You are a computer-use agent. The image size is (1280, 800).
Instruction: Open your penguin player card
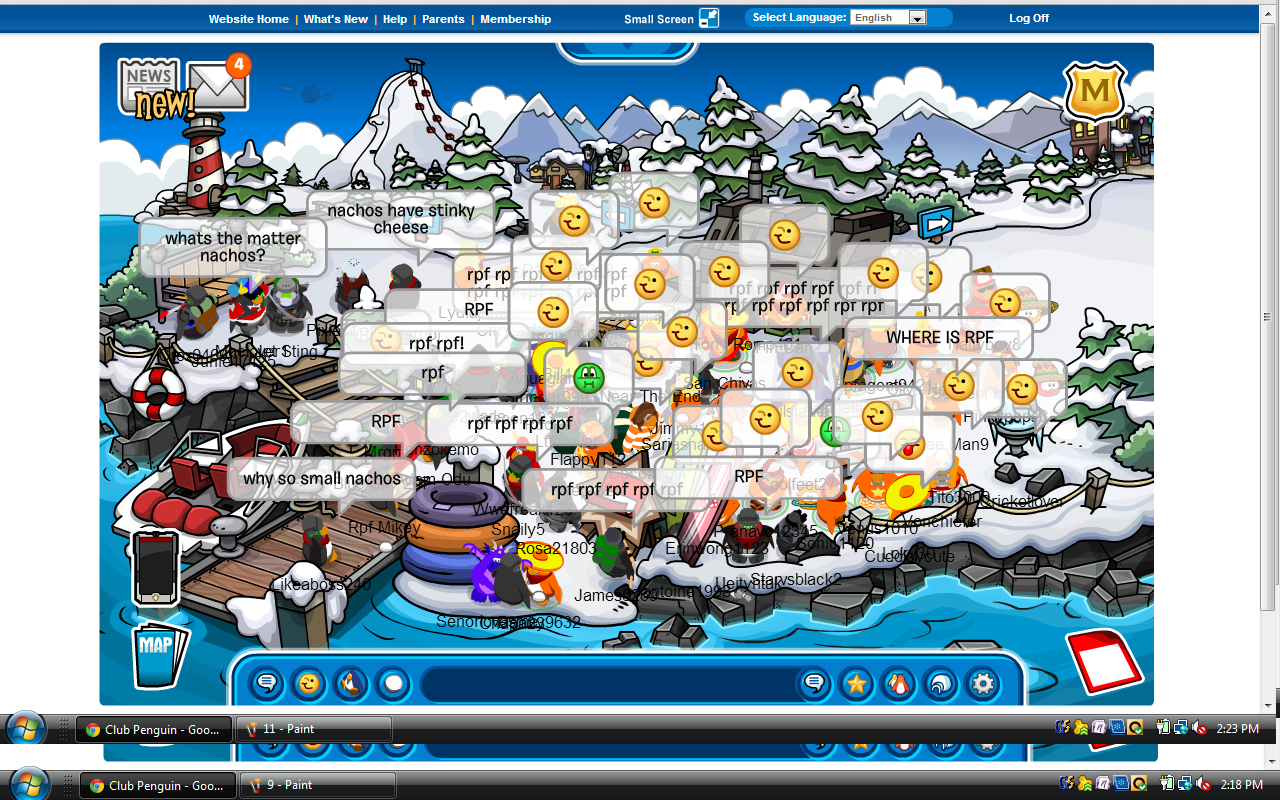tap(899, 684)
